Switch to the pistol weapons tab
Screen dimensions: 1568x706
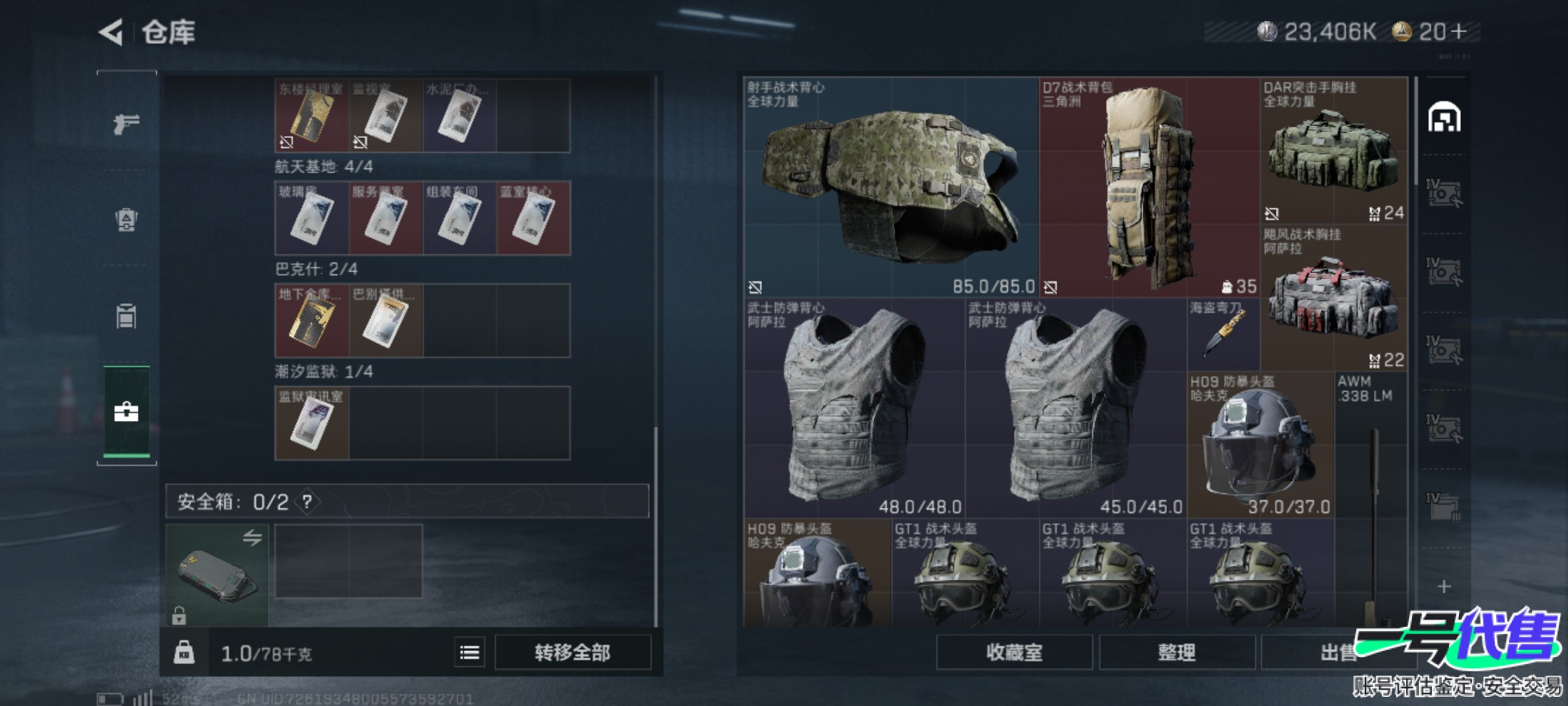(x=126, y=124)
